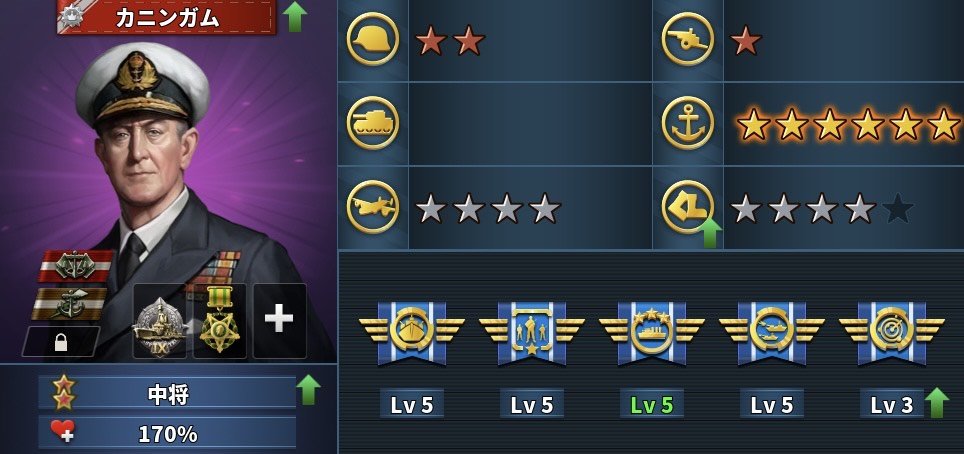Screen dimensions: 964x454
Task: Open the three-star warship skill badge
Action: click(651, 332)
